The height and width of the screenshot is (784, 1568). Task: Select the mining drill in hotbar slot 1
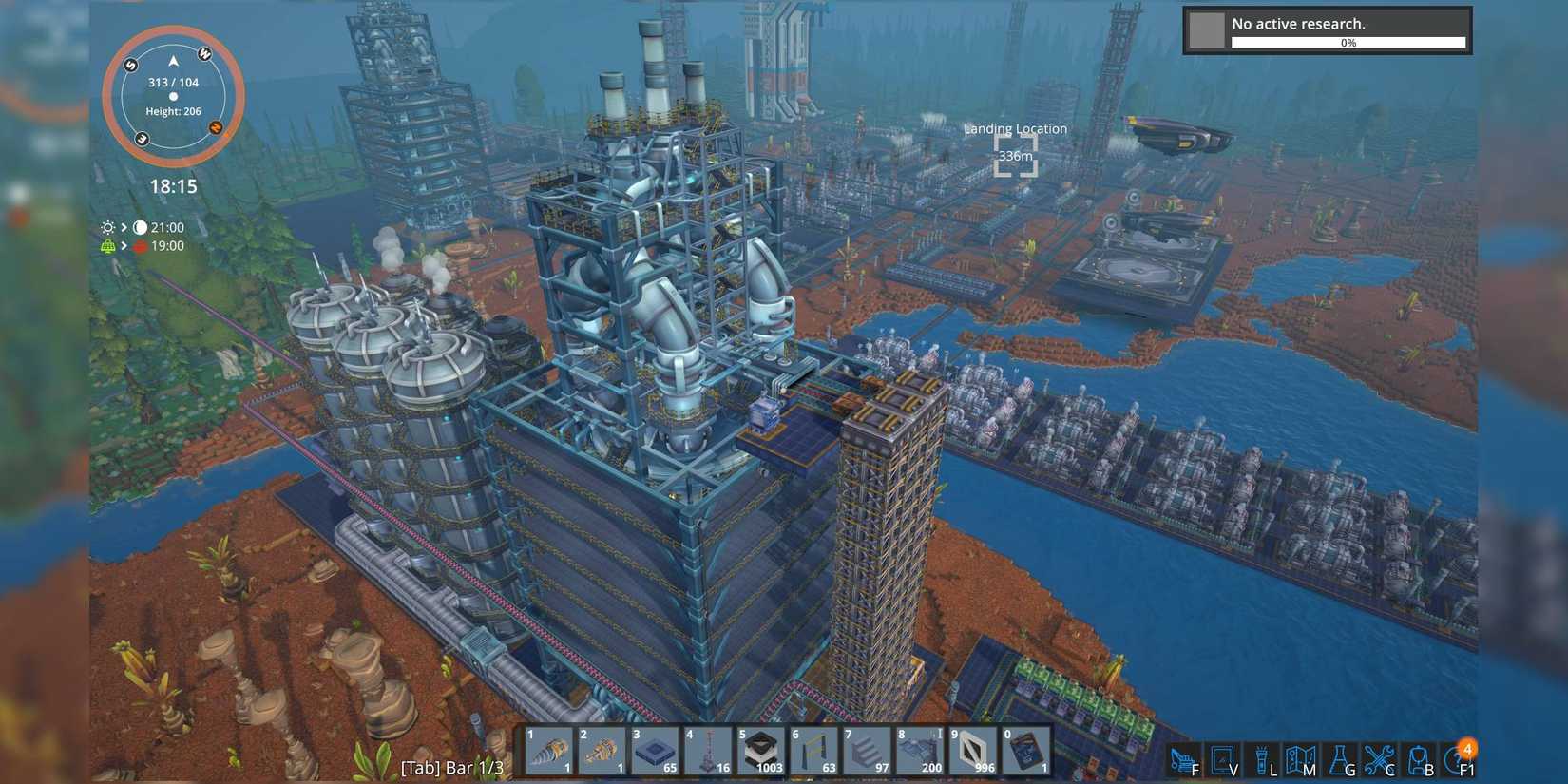pos(549,751)
